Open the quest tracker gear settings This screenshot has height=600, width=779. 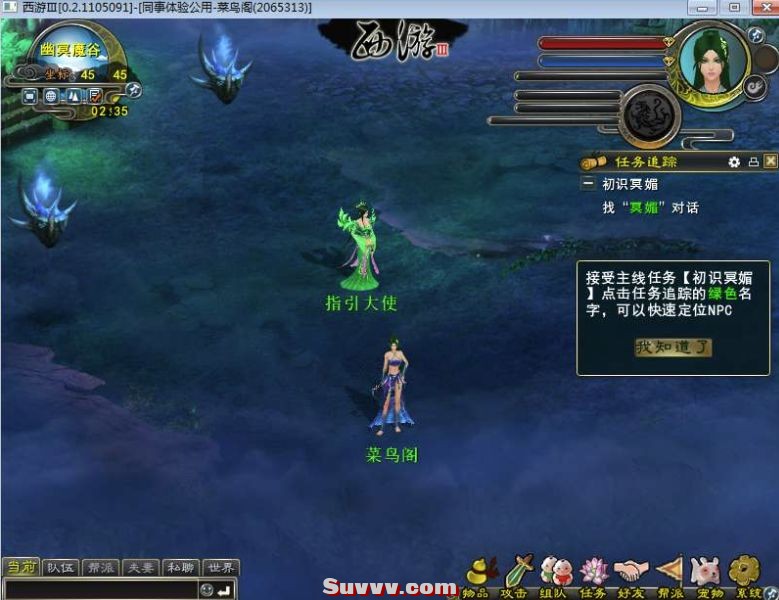(x=734, y=161)
